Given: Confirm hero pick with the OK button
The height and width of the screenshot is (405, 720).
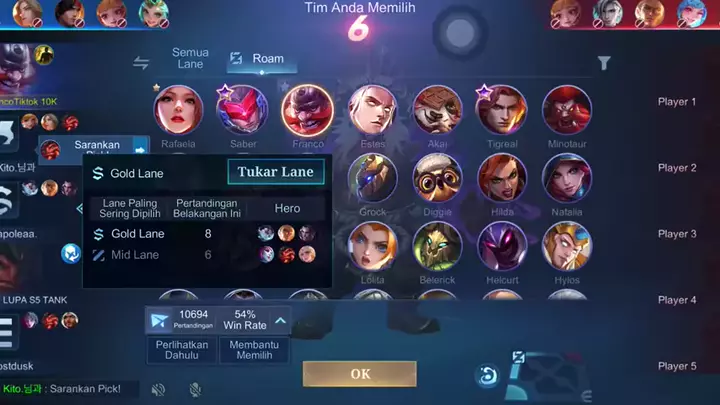Looking at the screenshot, I should point(359,374).
